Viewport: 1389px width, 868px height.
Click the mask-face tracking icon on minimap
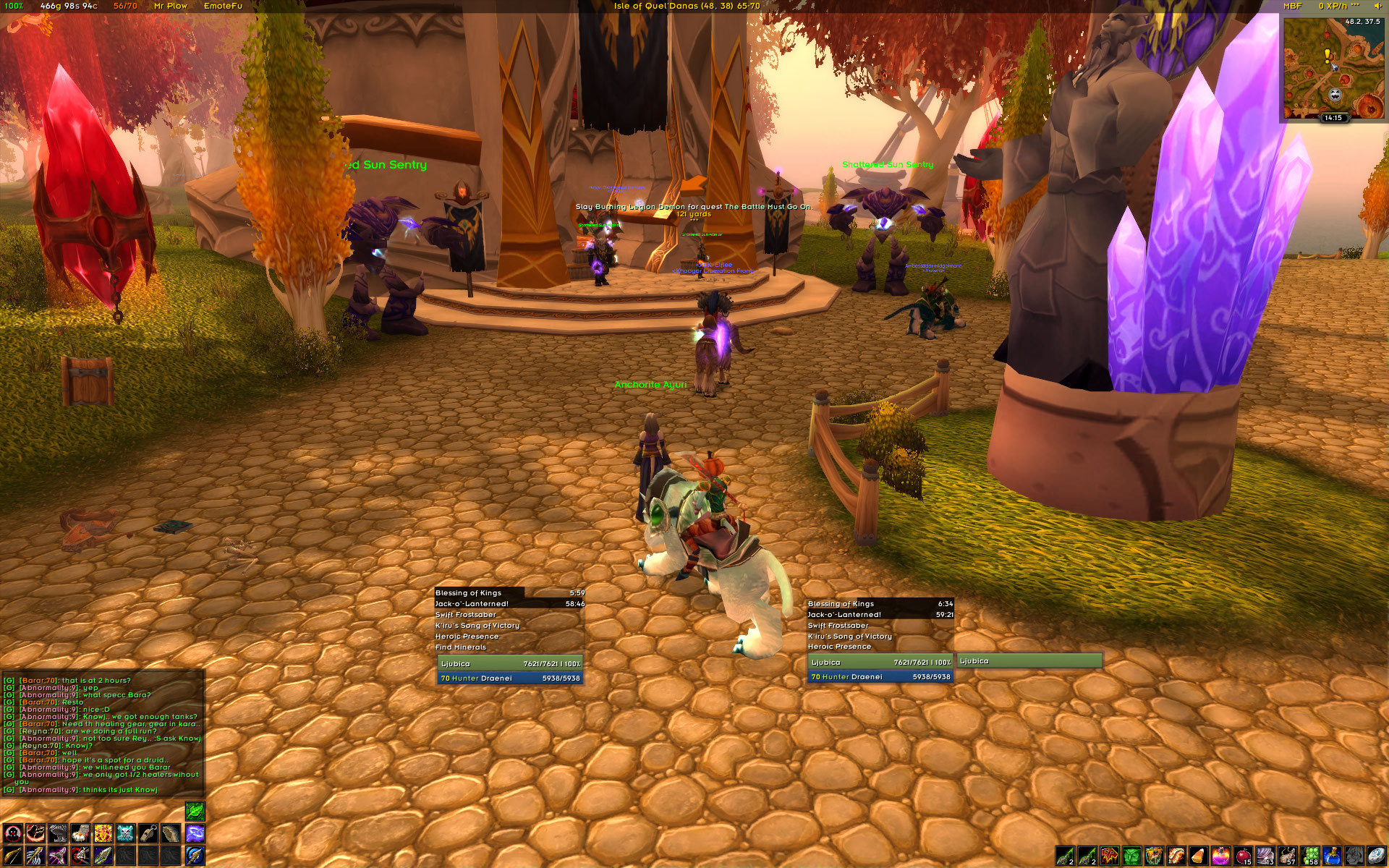click(1335, 95)
